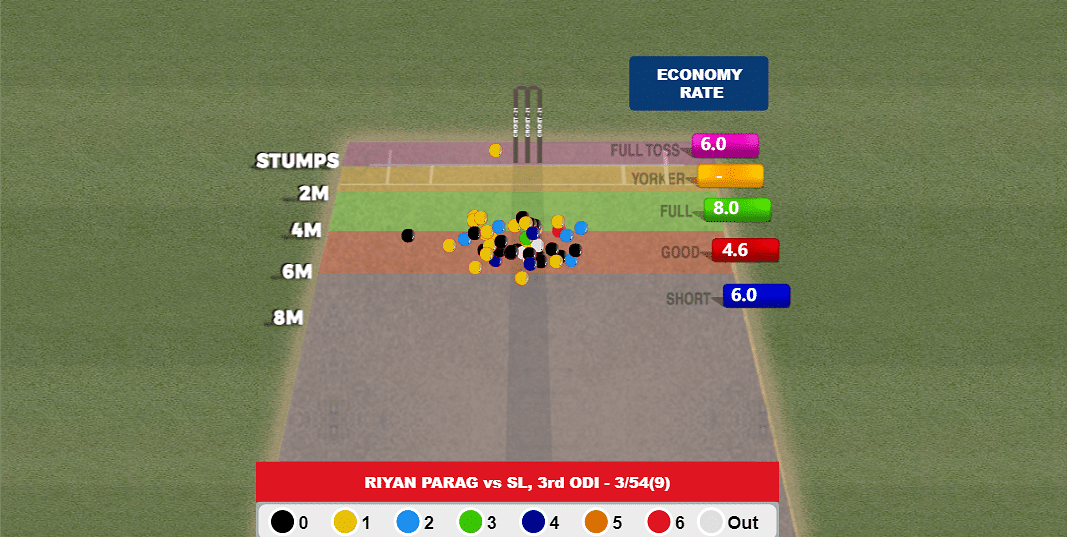Click the Economy Rate button
The height and width of the screenshot is (537, 1067).
[698, 83]
